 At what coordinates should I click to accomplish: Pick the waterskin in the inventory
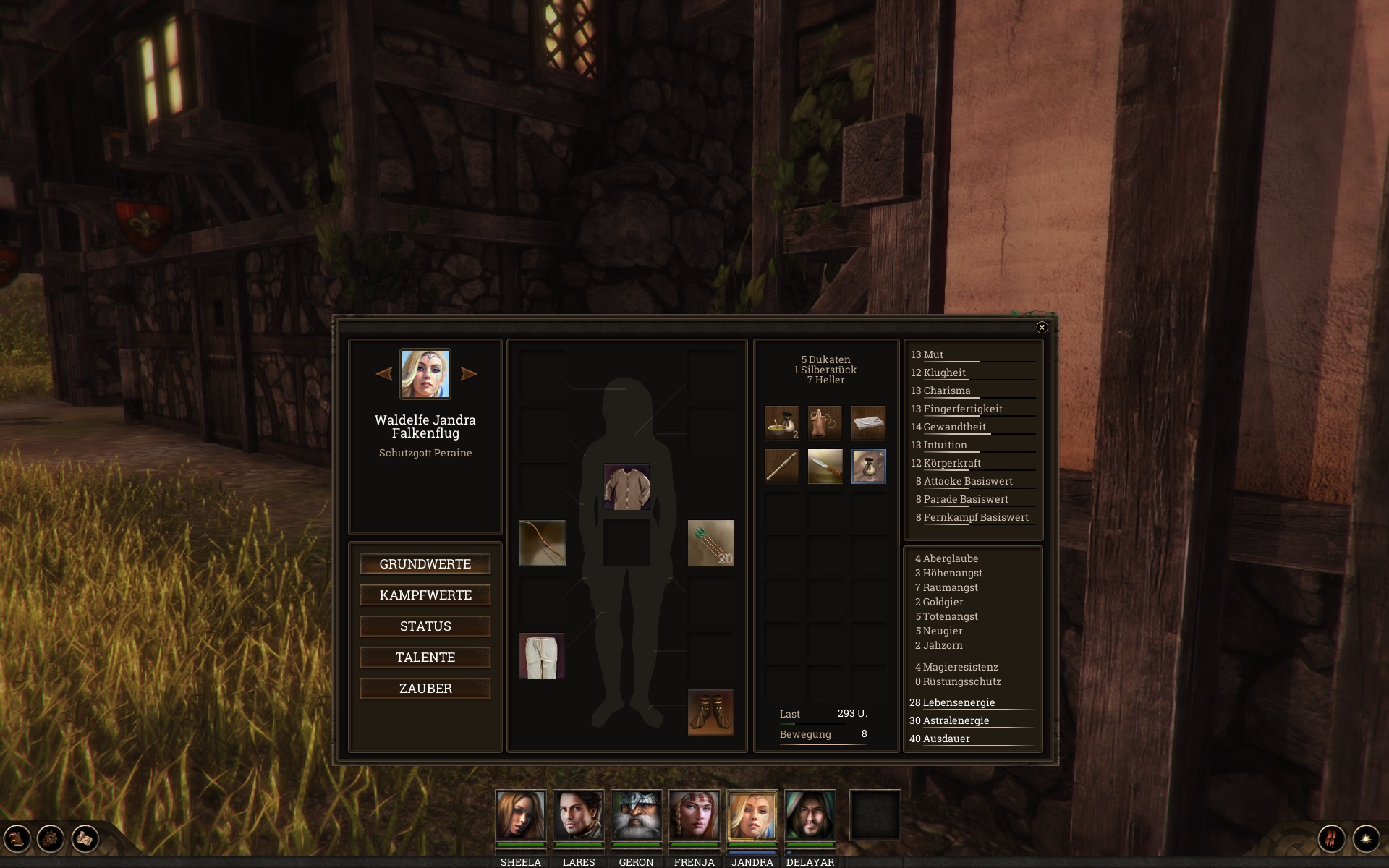pyautogui.click(x=825, y=423)
